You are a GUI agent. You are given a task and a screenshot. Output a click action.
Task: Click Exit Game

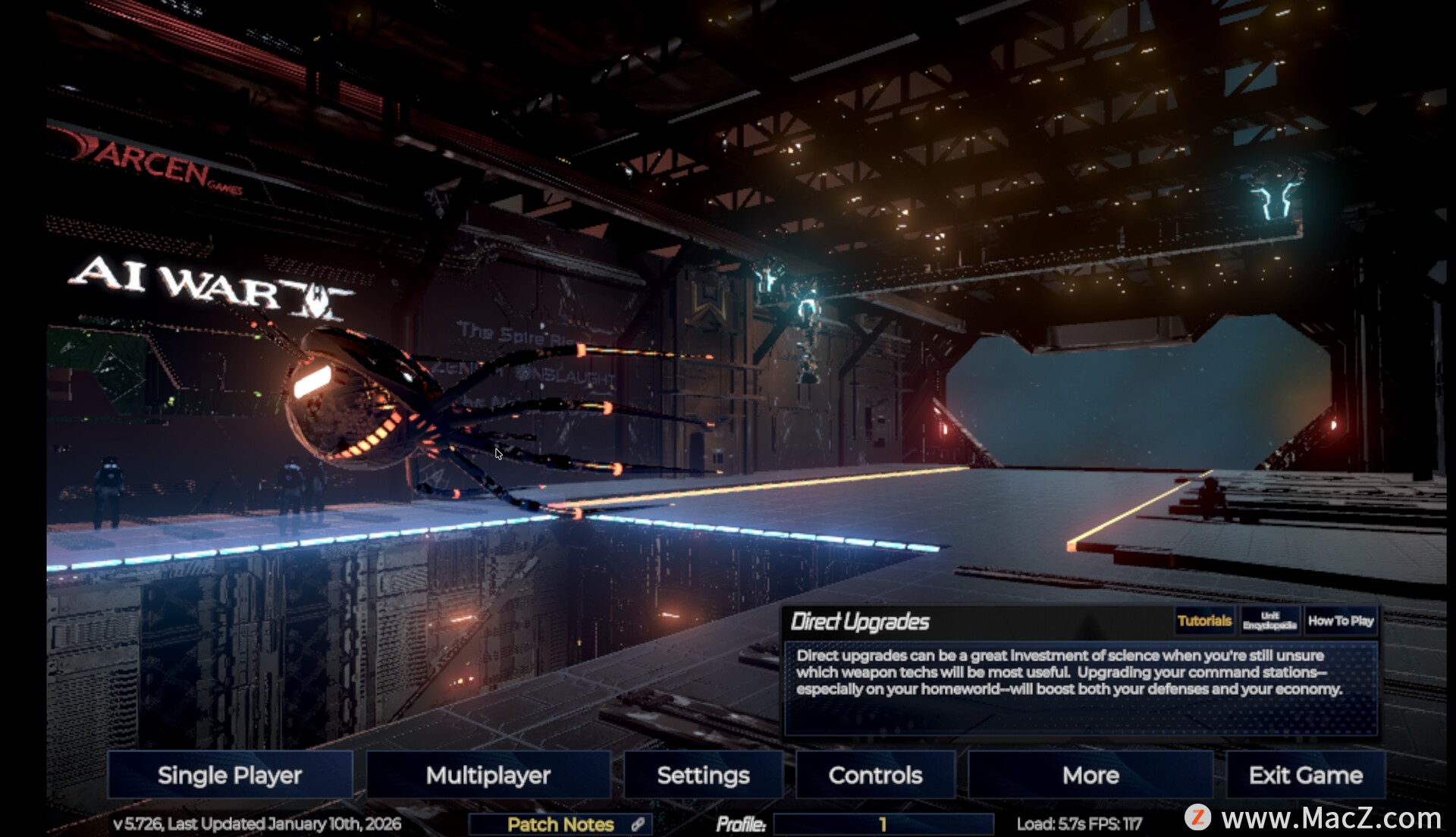tap(1305, 775)
